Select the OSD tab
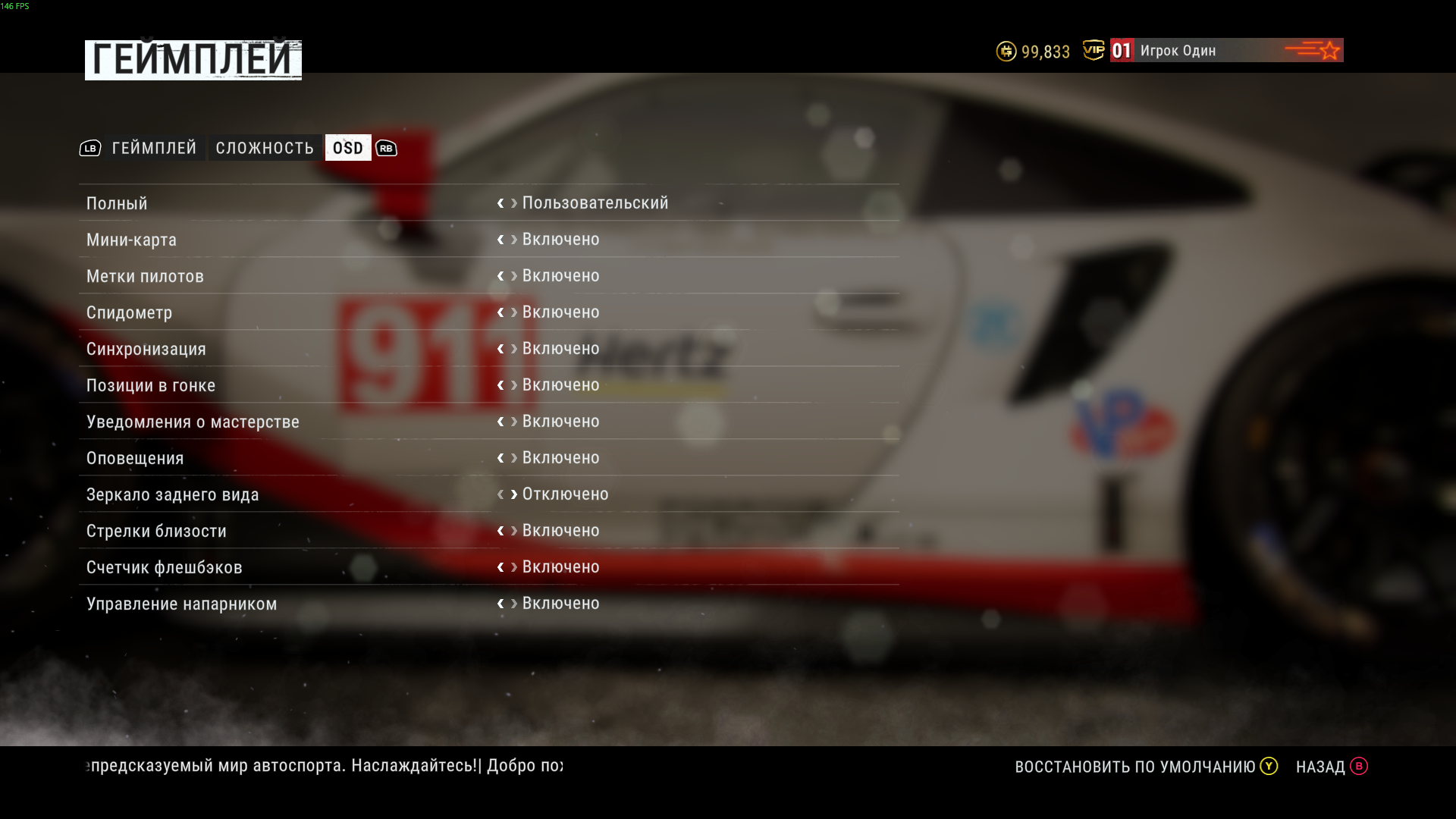 (348, 148)
